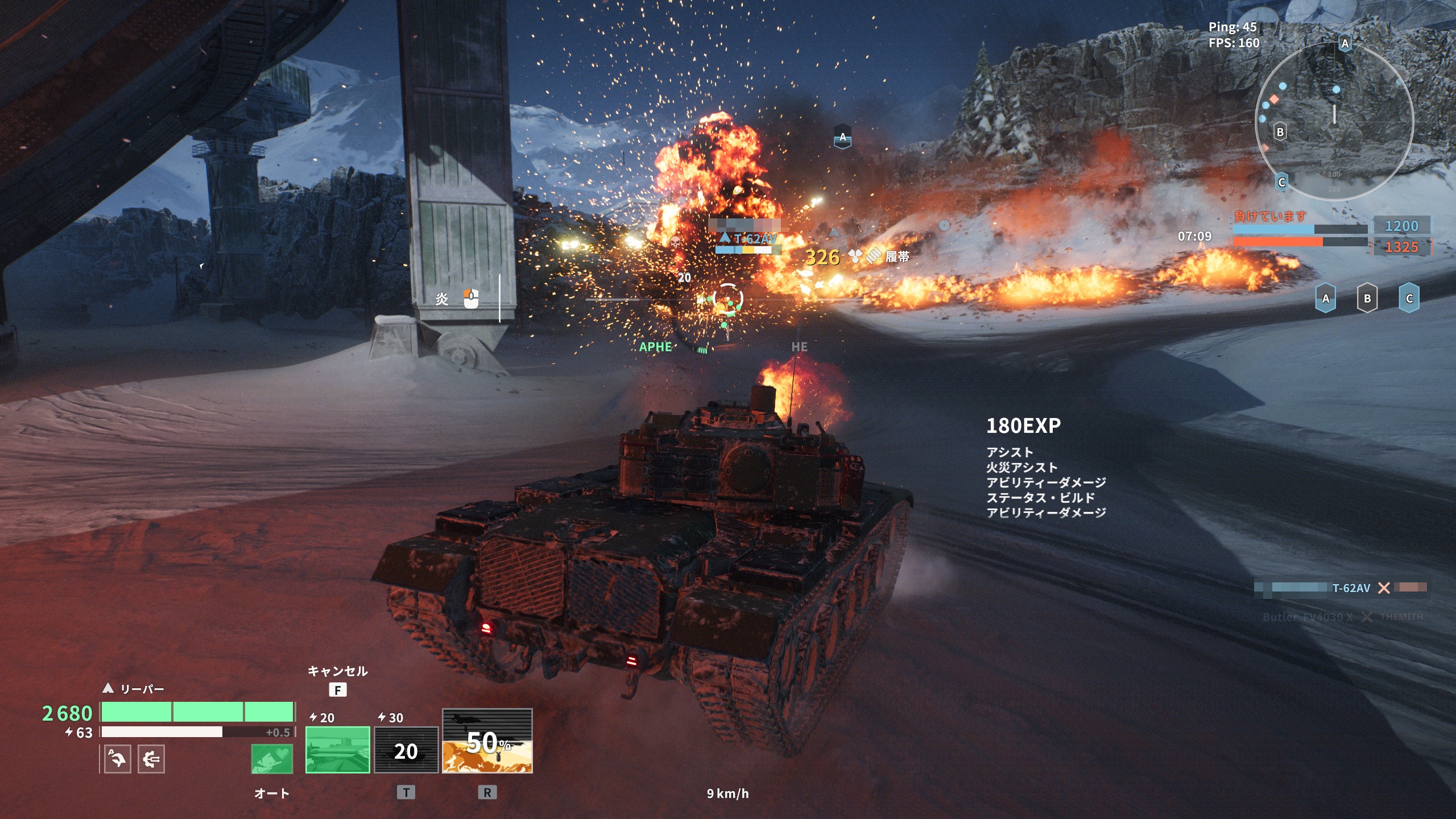The height and width of the screenshot is (819, 1456).
Task: Switch to the HE shell type
Action: [x=799, y=347]
